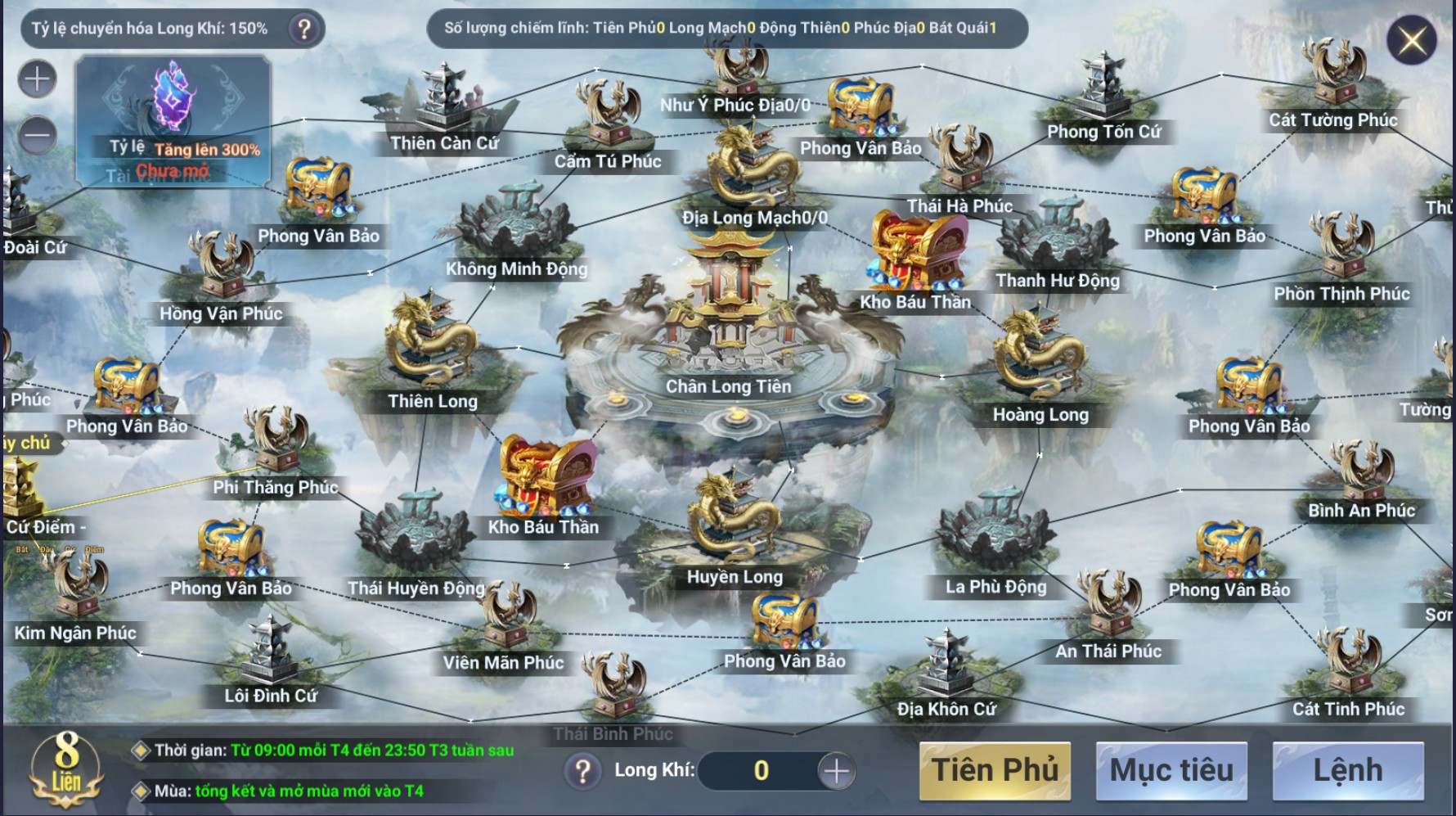Open the Tiên Phủ button
The image size is (1456, 816).
tap(995, 770)
